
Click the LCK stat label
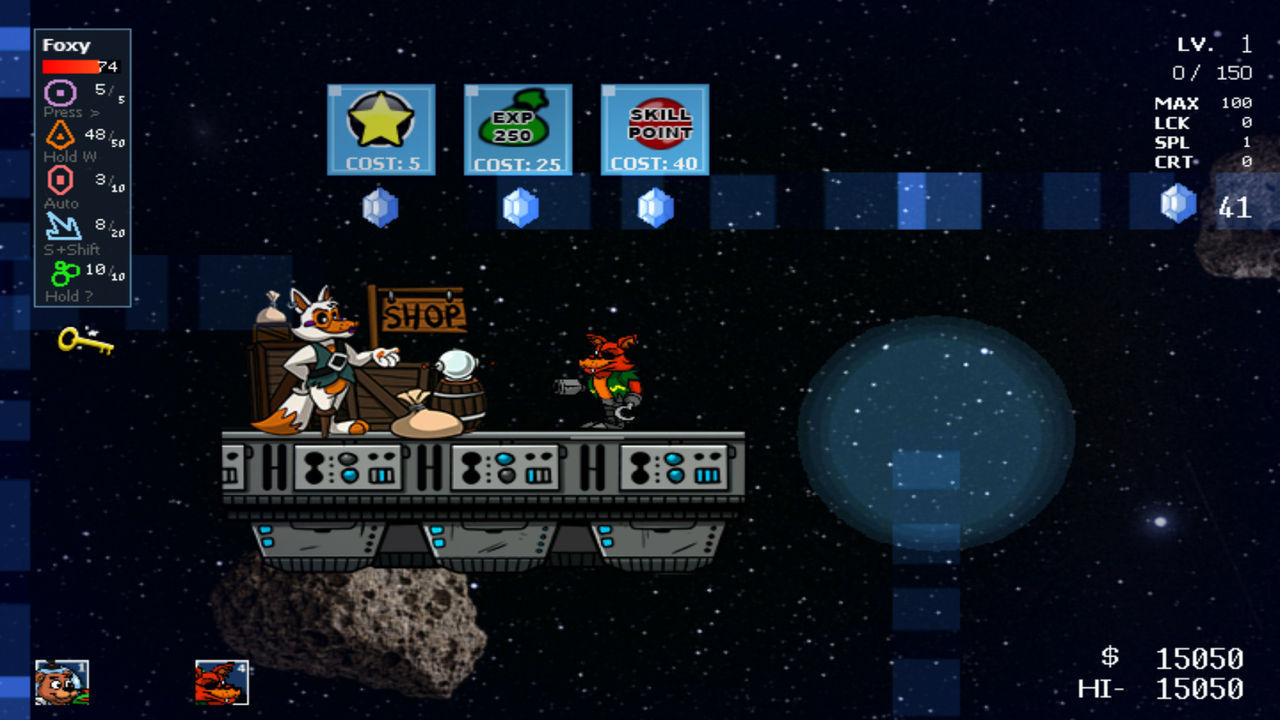click(x=1172, y=123)
